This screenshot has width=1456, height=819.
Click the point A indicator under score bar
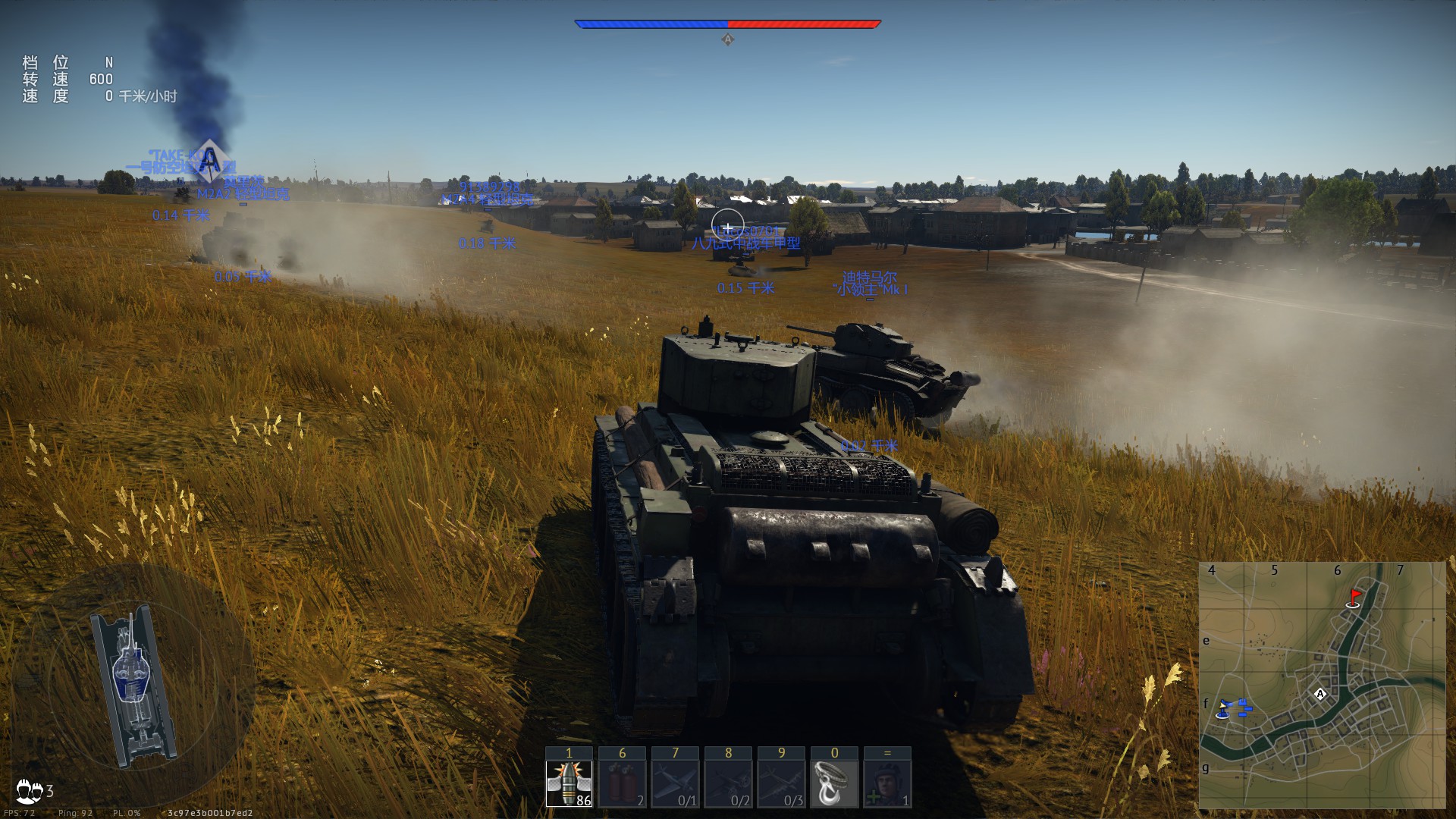[x=727, y=39]
